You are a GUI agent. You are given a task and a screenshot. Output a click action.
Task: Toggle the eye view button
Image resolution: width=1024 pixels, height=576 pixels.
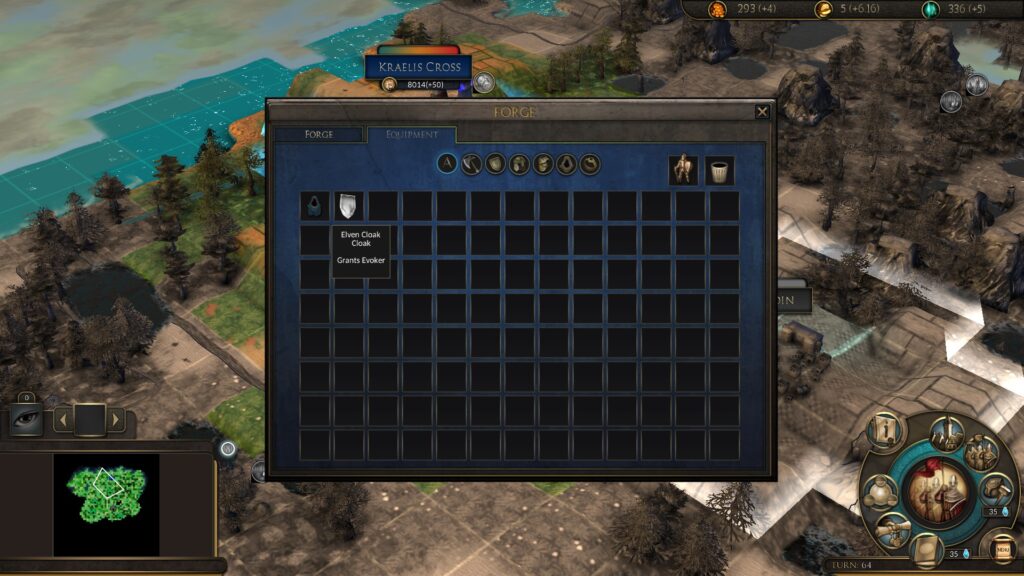tap(26, 418)
